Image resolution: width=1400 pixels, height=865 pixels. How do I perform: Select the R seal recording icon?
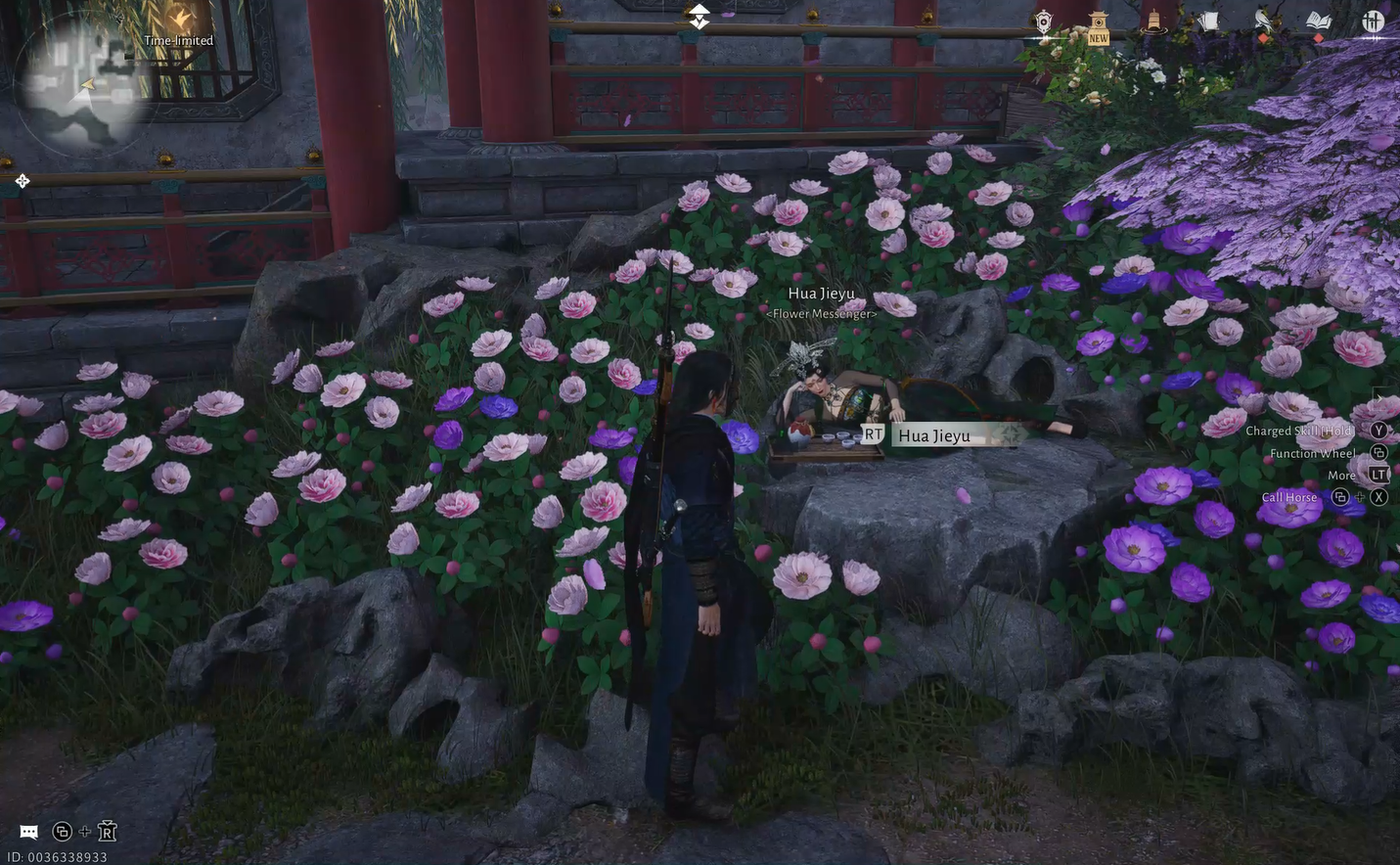(106, 829)
